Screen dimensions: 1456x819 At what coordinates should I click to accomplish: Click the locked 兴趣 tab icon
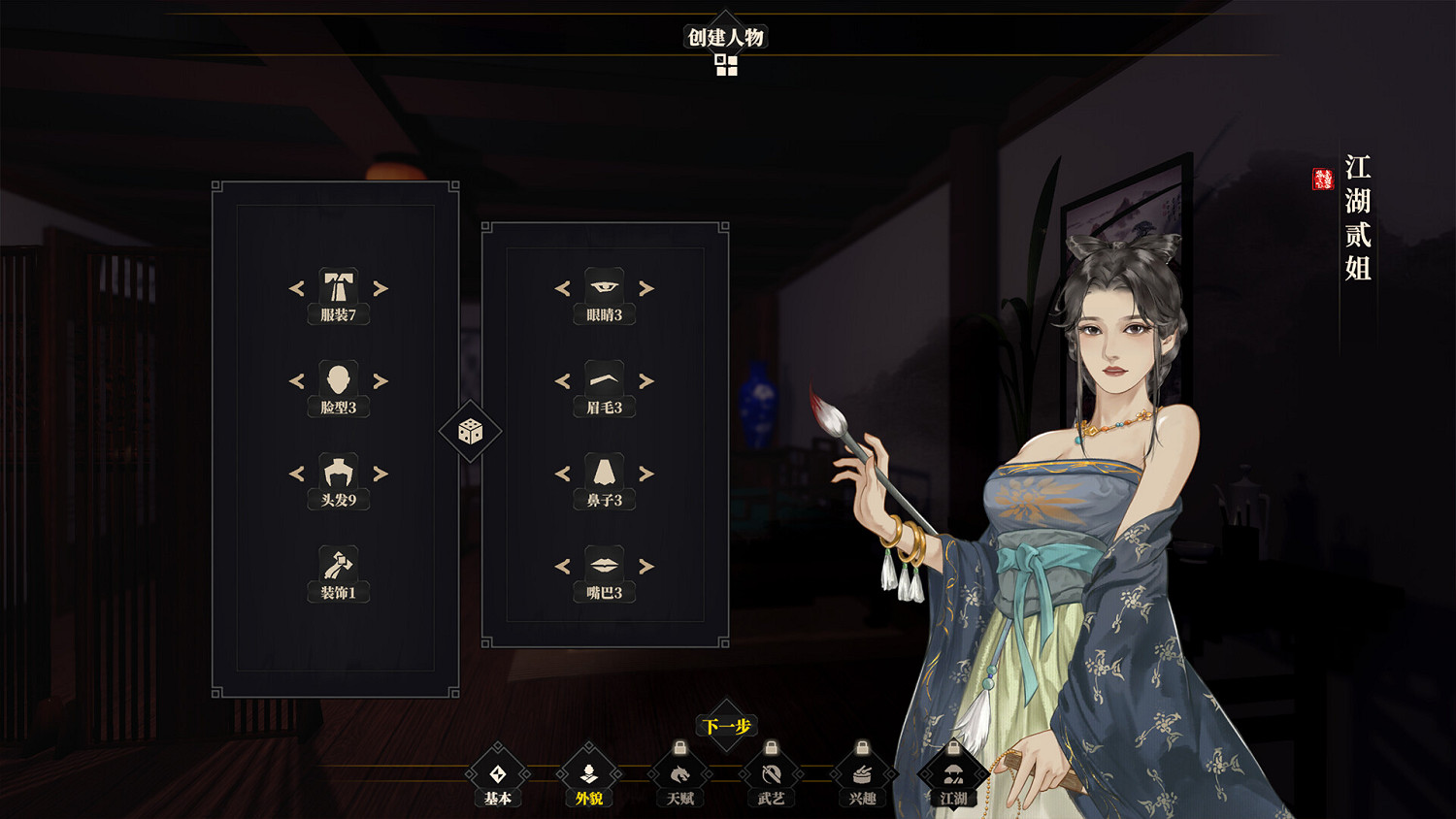click(x=861, y=774)
